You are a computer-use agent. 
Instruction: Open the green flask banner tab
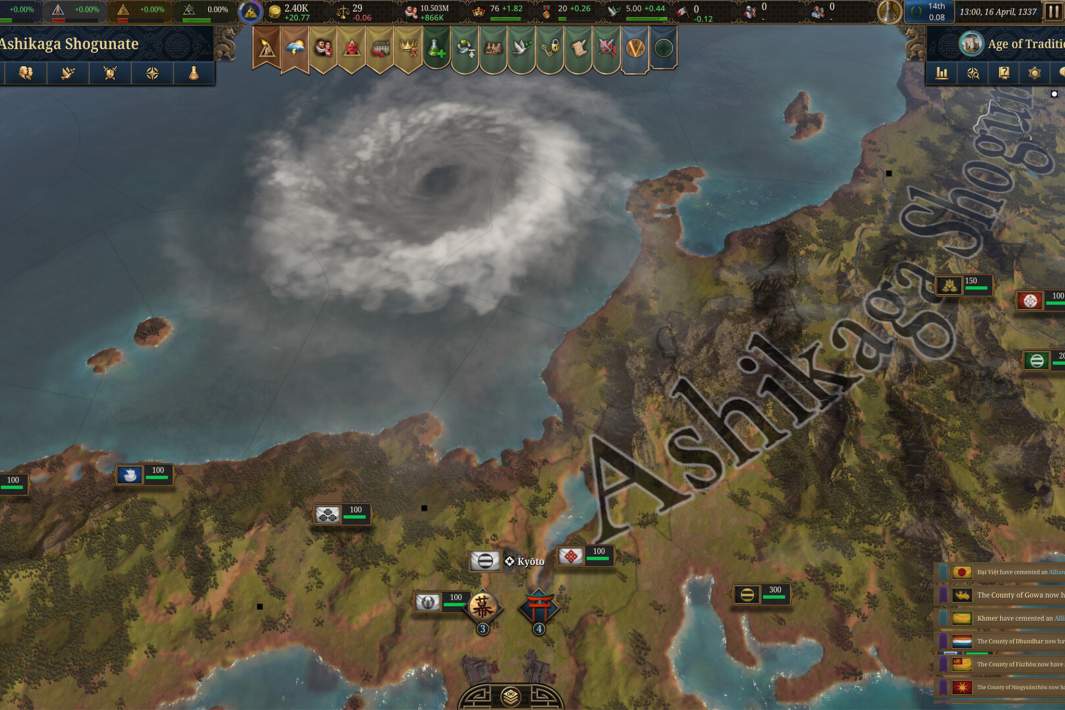click(436, 47)
